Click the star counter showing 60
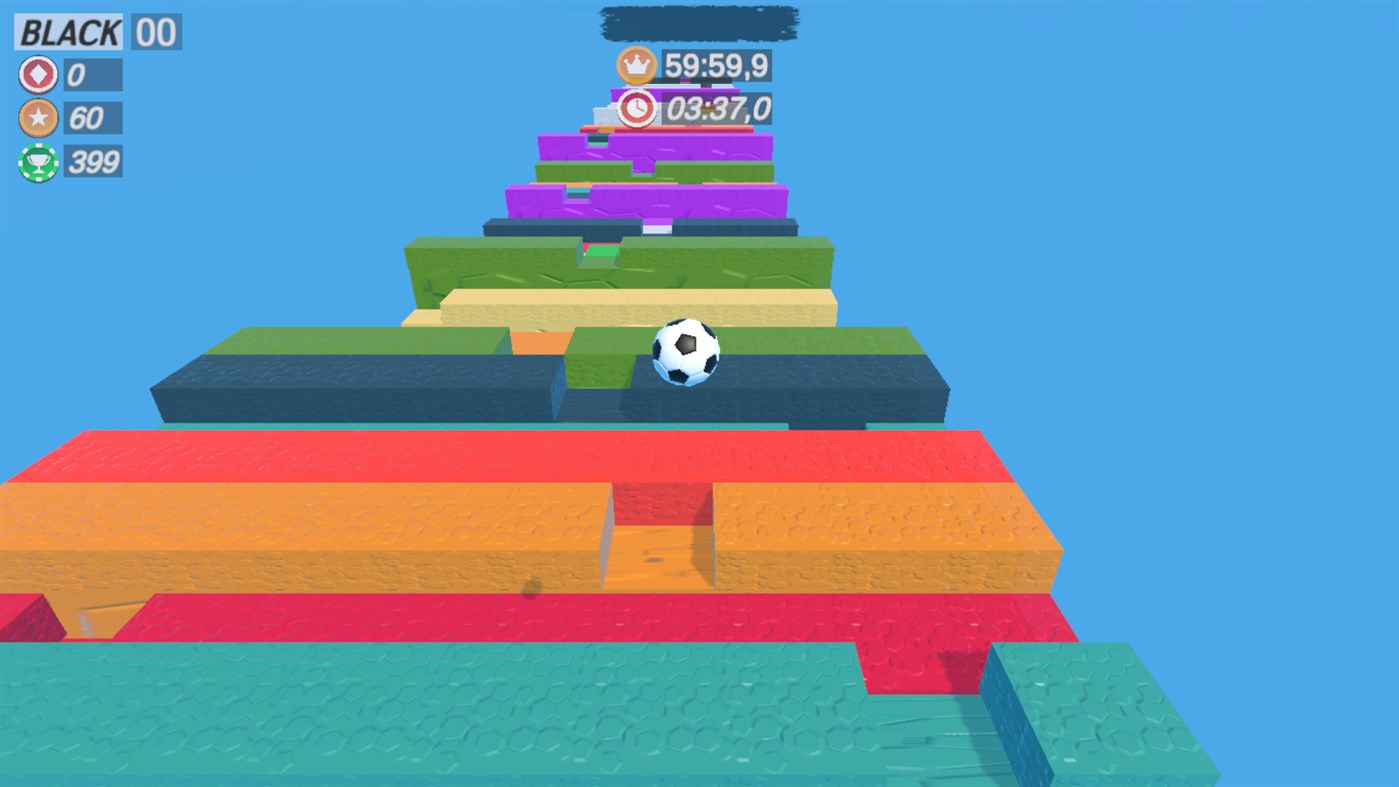The width and height of the screenshot is (1399, 787). pyautogui.click(x=92, y=118)
